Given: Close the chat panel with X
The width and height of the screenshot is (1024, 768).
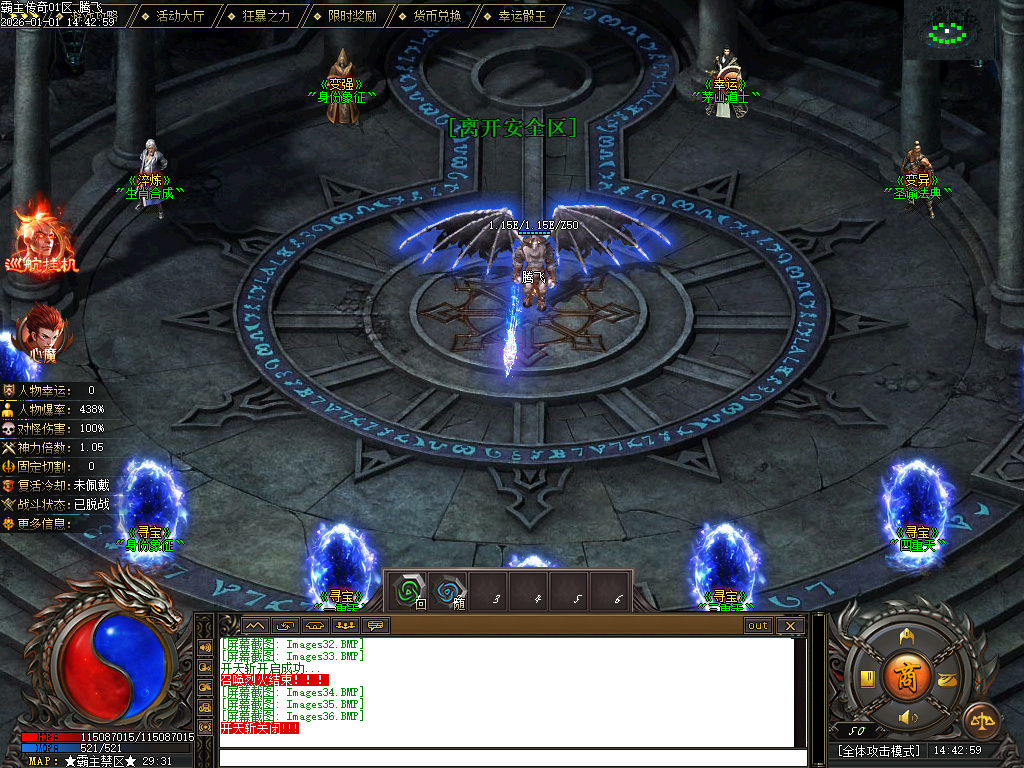Looking at the screenshot, I should tap(790, 626).
